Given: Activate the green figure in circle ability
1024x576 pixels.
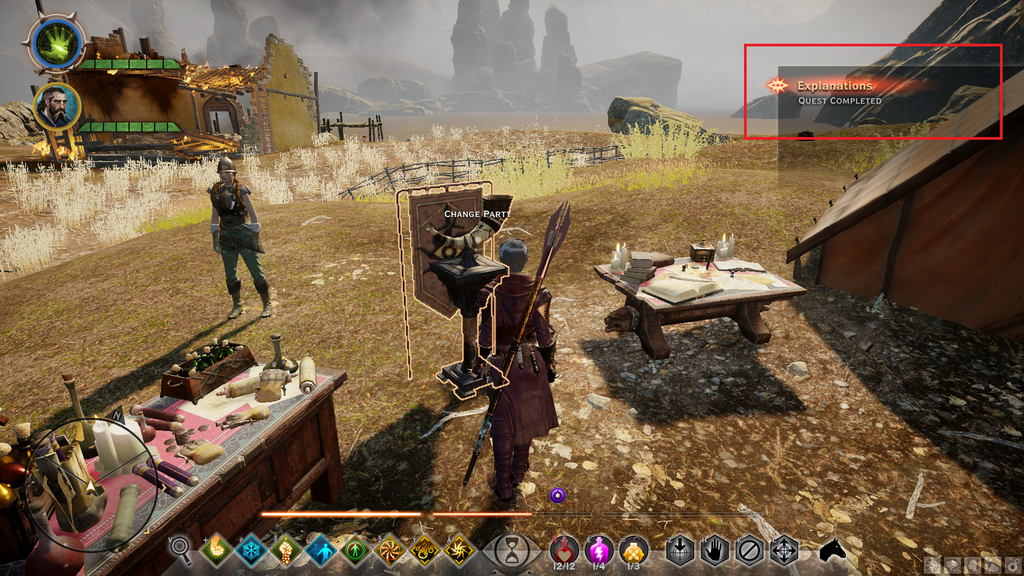Looking at the screenshot, I should (356, 550).
